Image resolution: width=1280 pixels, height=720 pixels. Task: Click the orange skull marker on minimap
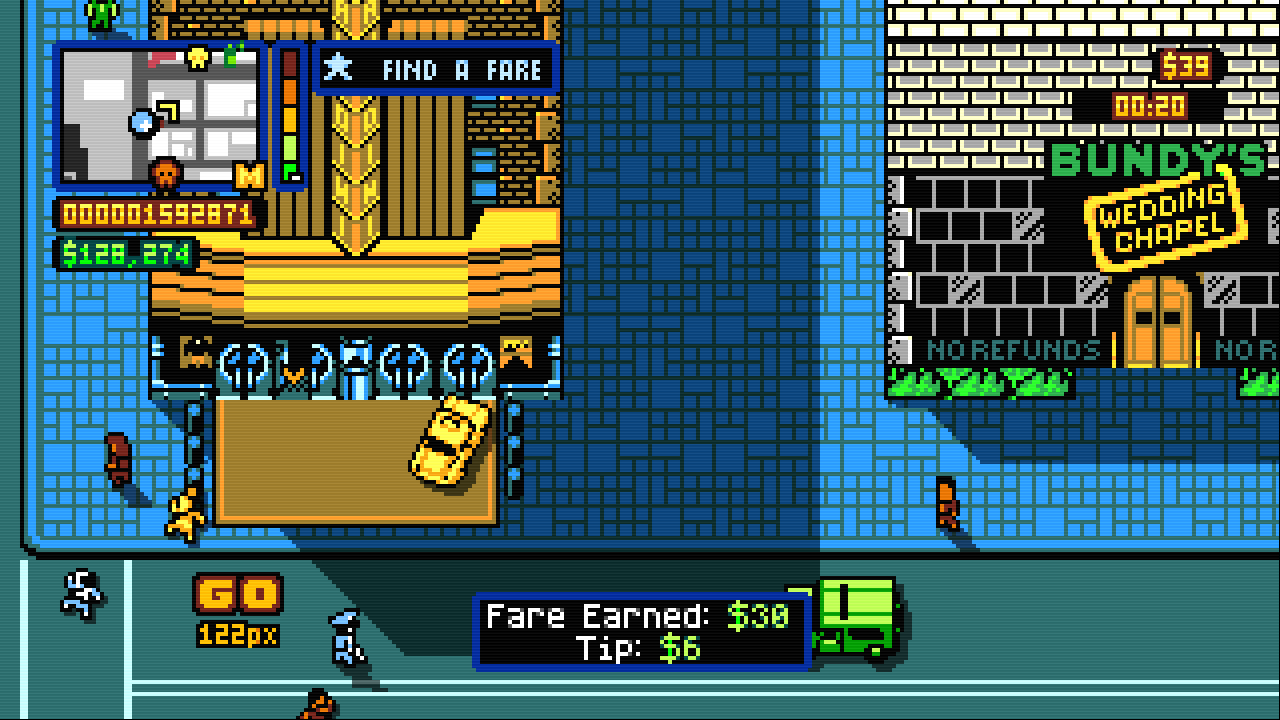166,176
